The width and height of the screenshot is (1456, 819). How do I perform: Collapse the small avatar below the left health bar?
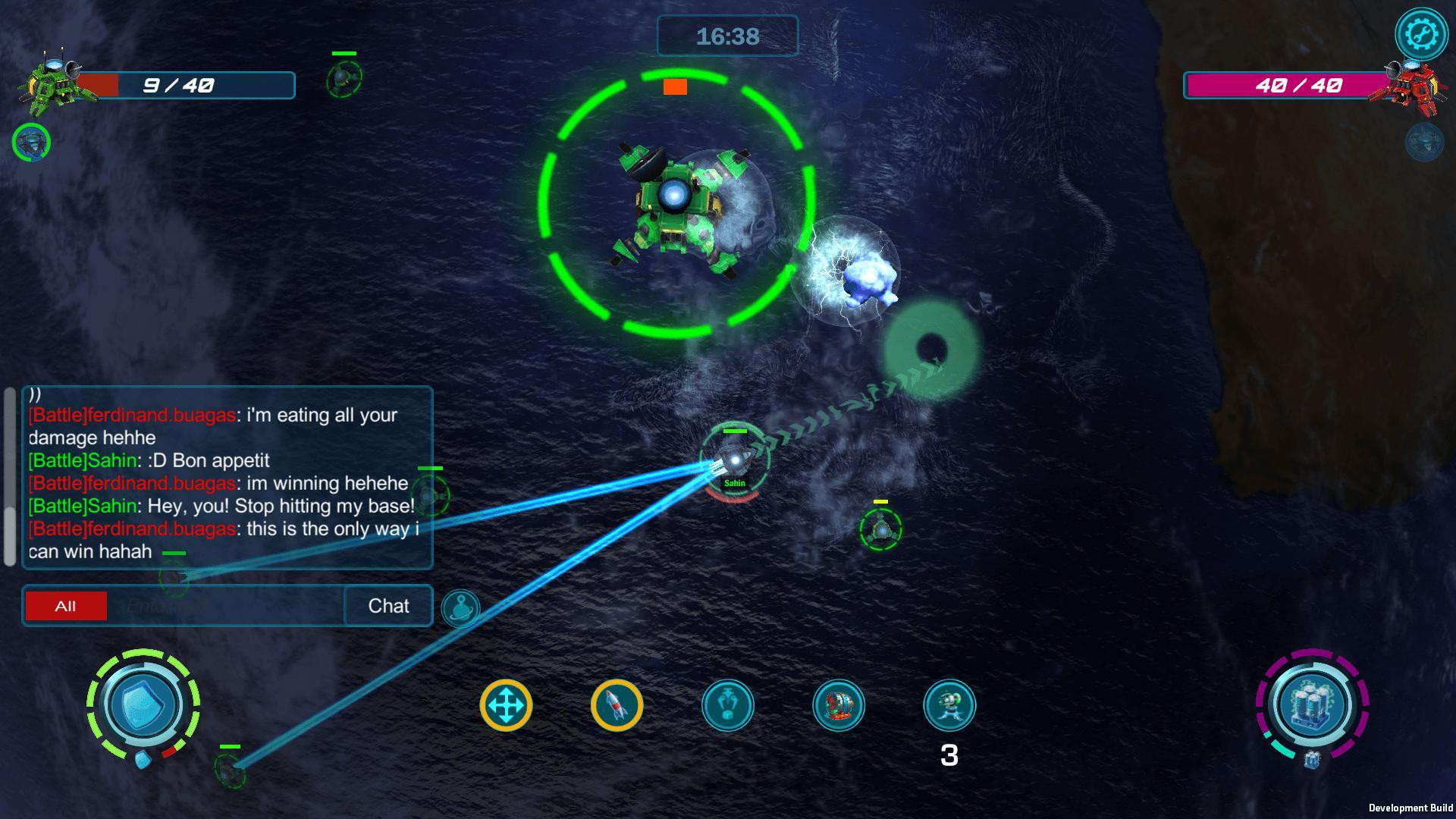click(x=32, y=142)
